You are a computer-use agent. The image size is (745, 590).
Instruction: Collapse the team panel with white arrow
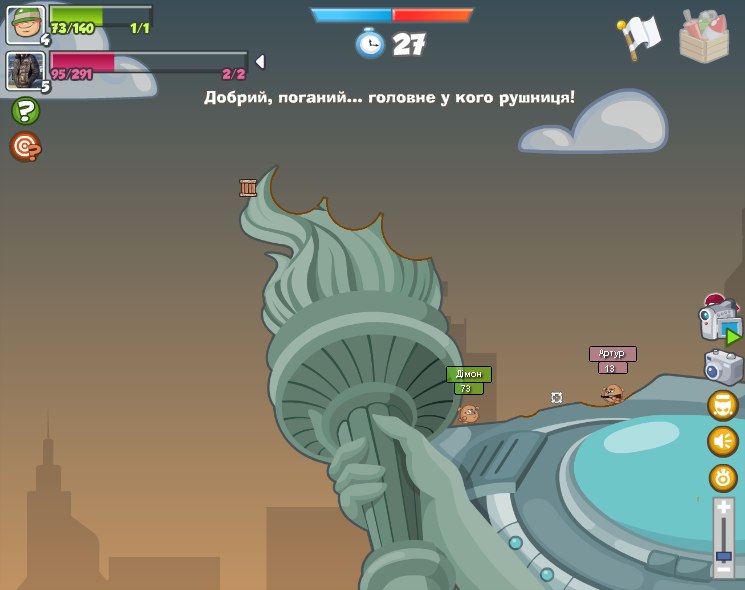click(x=260, y=62)
